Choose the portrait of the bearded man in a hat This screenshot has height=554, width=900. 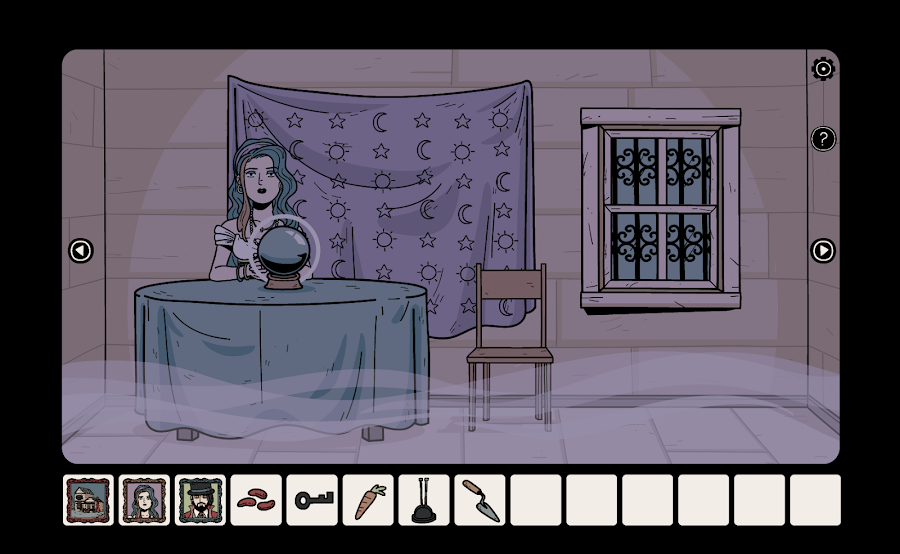[201, 500]
